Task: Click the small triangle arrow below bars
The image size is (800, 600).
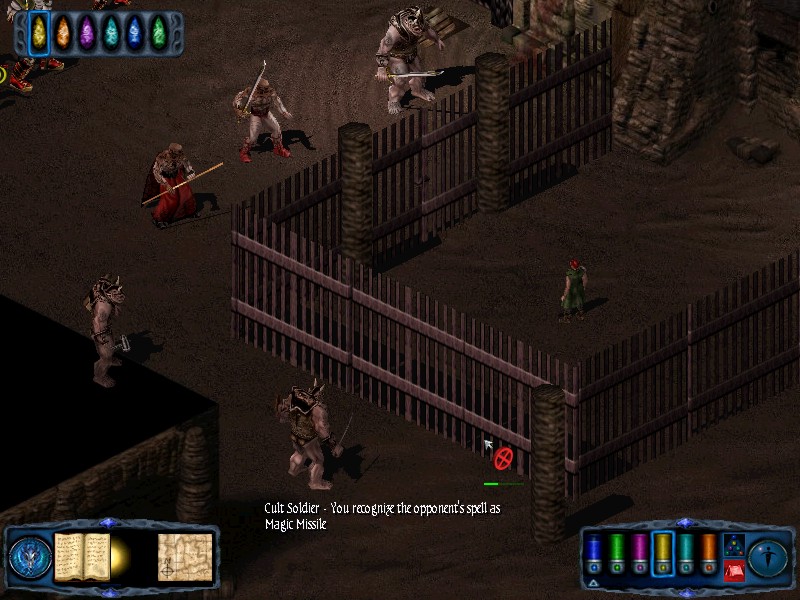Action: pos(594,582)
